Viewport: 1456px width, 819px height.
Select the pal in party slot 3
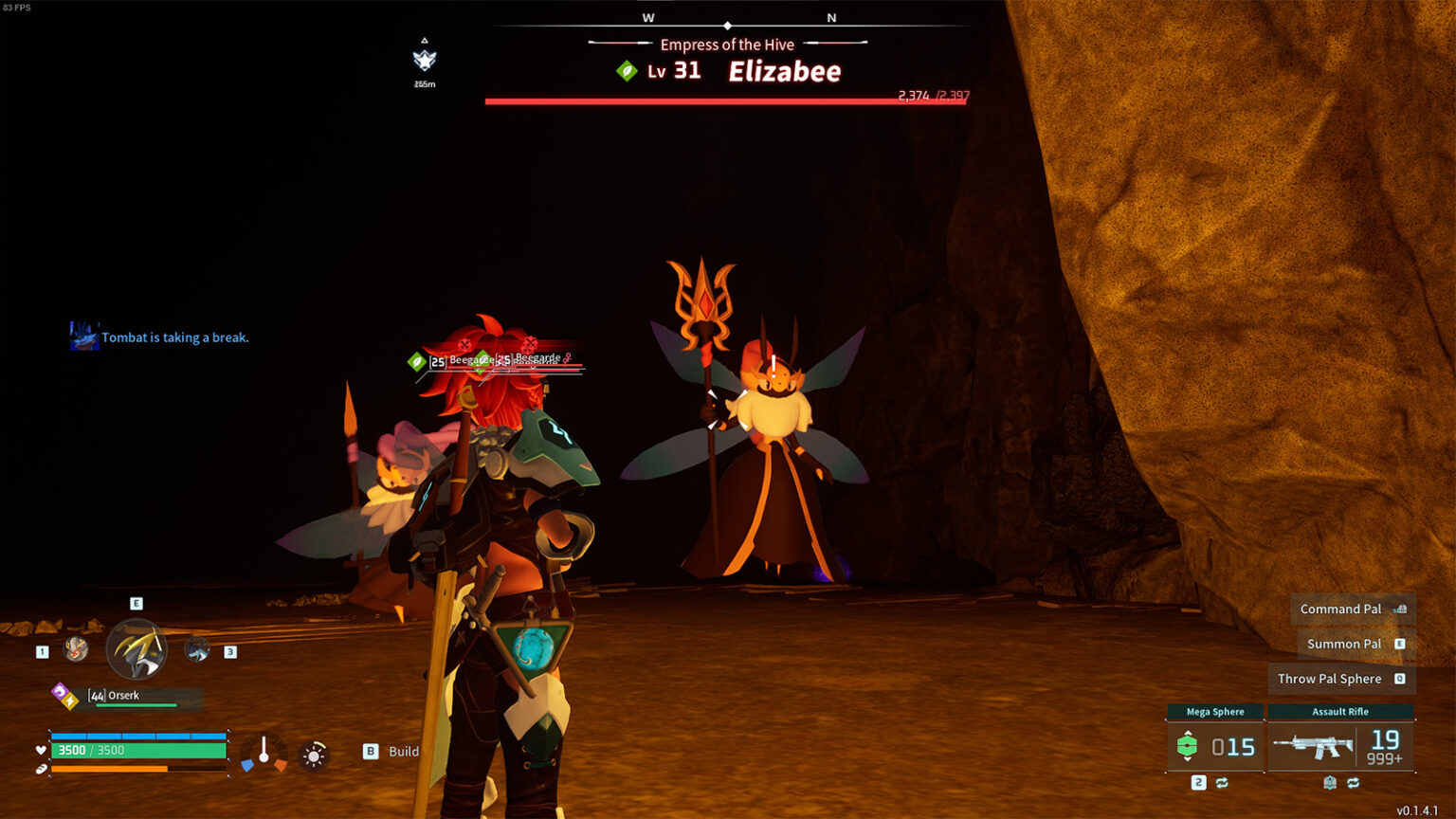[199, 649]
